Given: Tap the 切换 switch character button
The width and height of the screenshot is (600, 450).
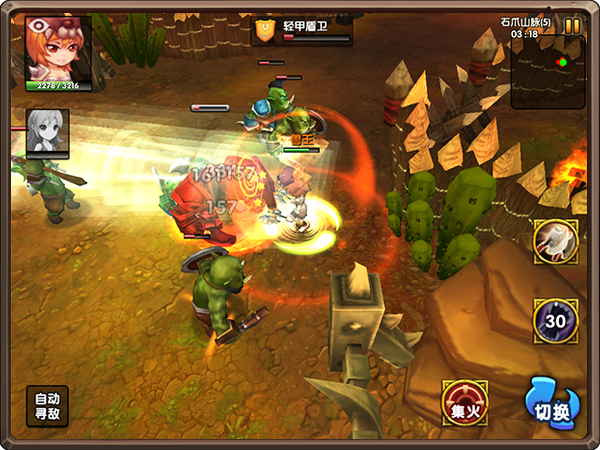Looking at the screenshot, I should pyautogui.click(x=553, y=402).
